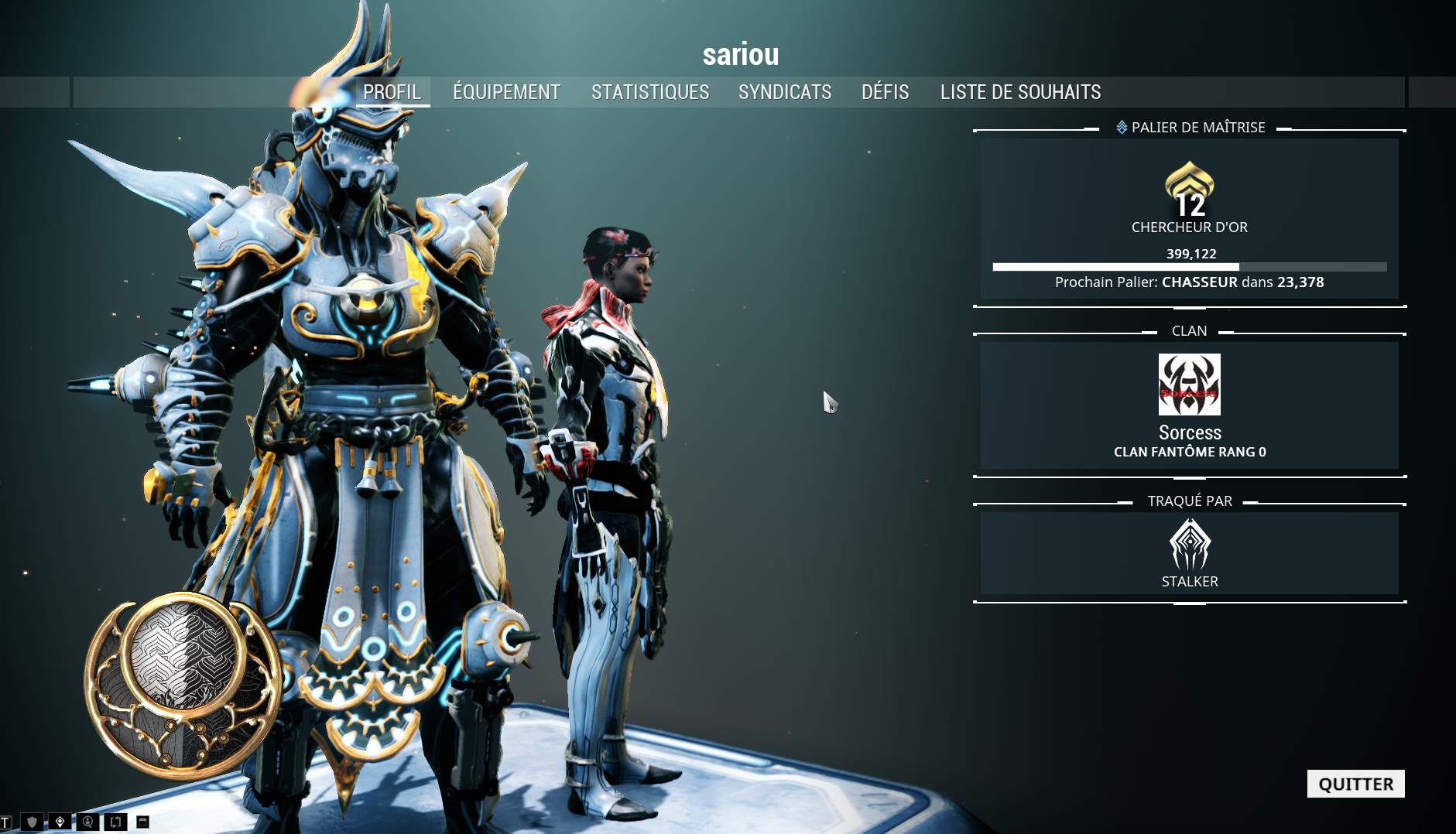Show the Statistiques tab

650,92
